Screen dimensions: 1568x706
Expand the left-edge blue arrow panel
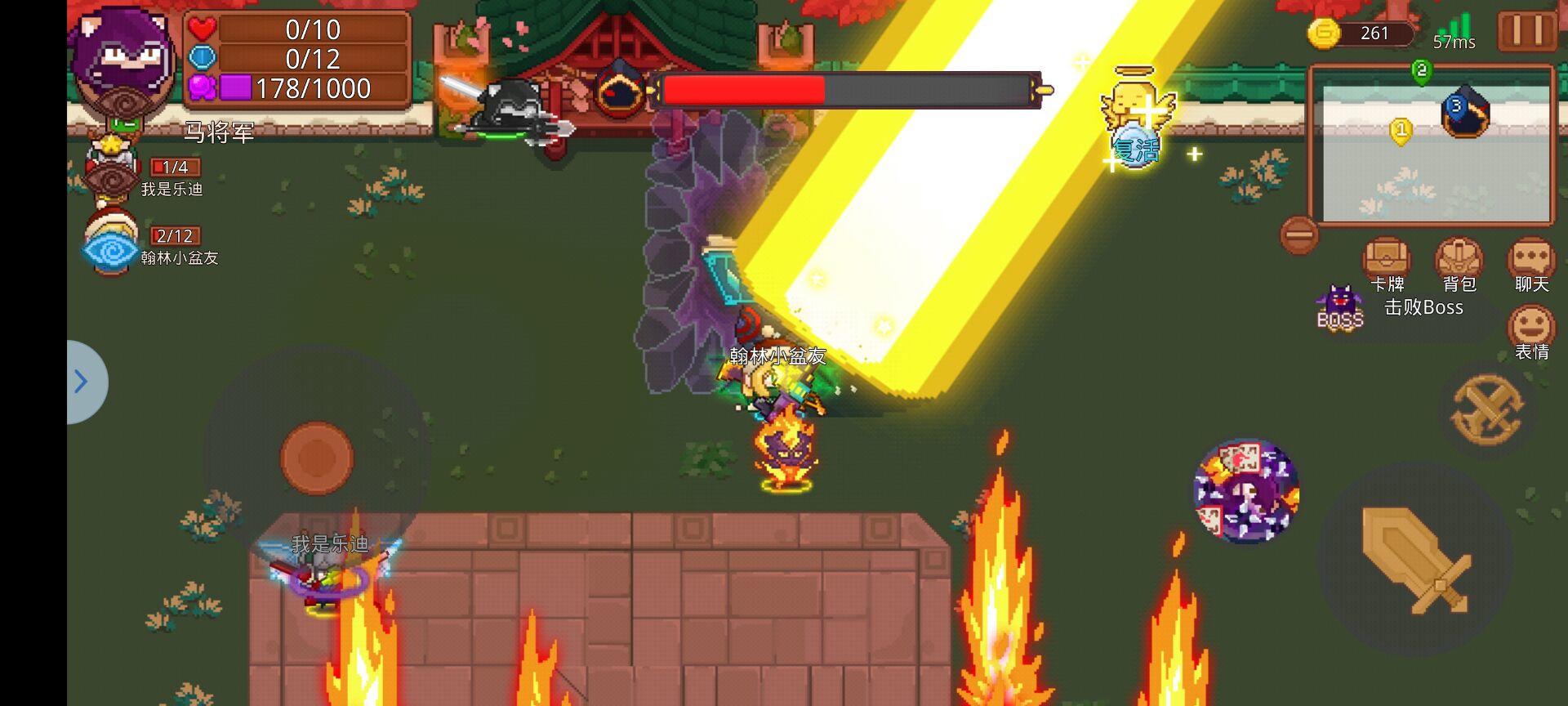(x=80, y=382)
